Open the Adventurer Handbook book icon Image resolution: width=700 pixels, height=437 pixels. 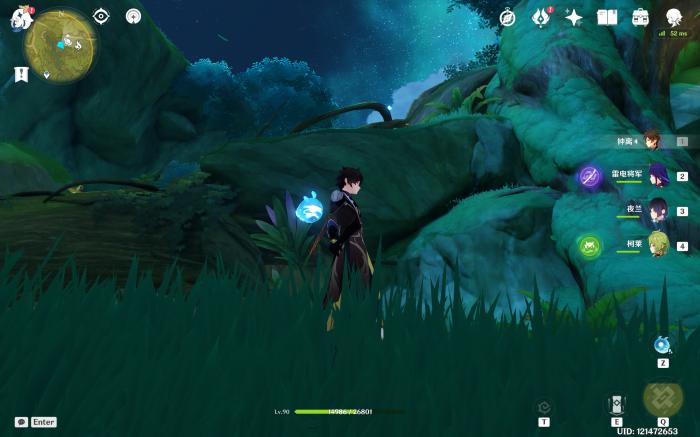pyautogui.click(x=607, y=17)
